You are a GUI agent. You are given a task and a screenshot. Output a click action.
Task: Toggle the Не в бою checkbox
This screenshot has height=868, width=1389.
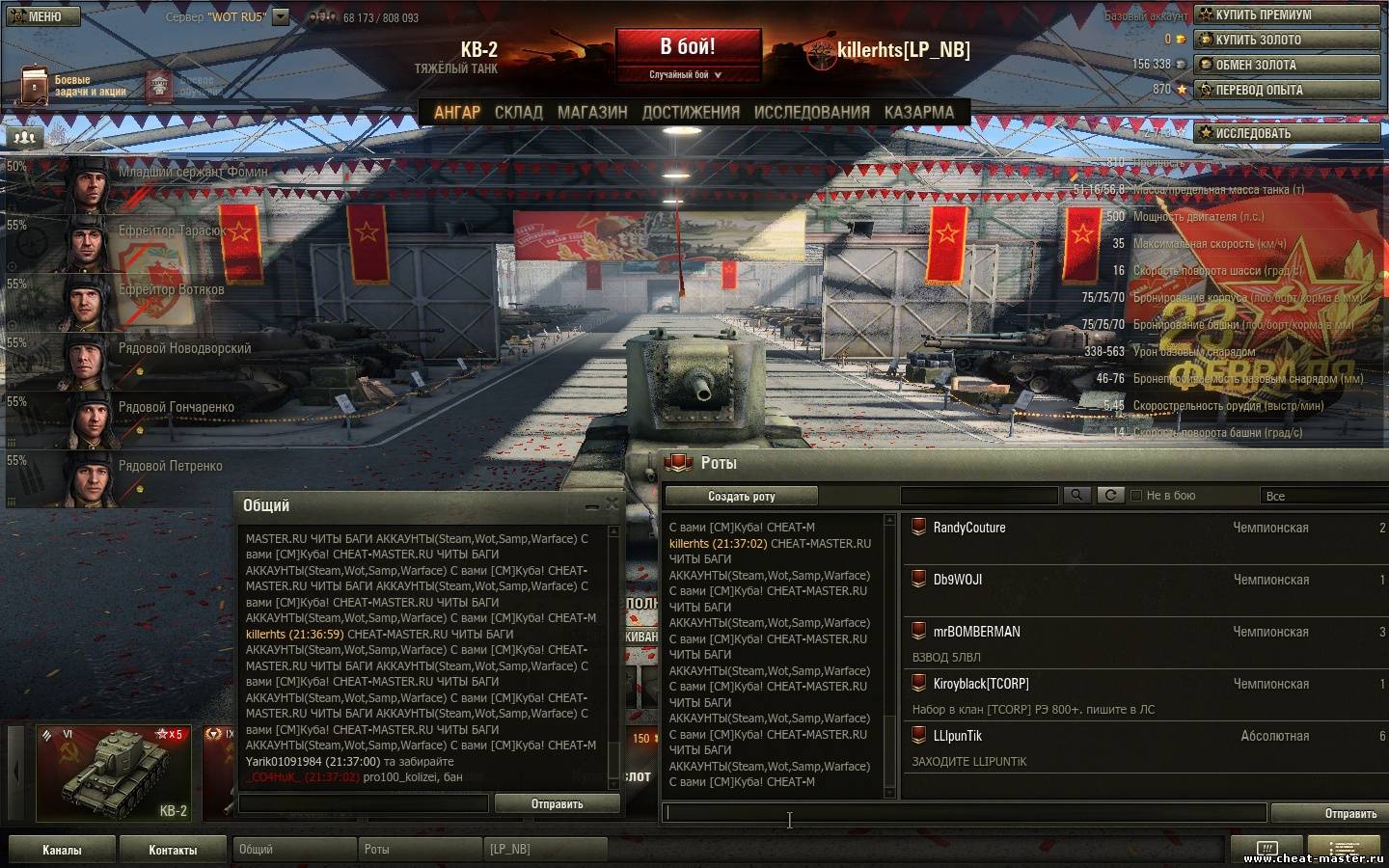(x=1136, y=496)
